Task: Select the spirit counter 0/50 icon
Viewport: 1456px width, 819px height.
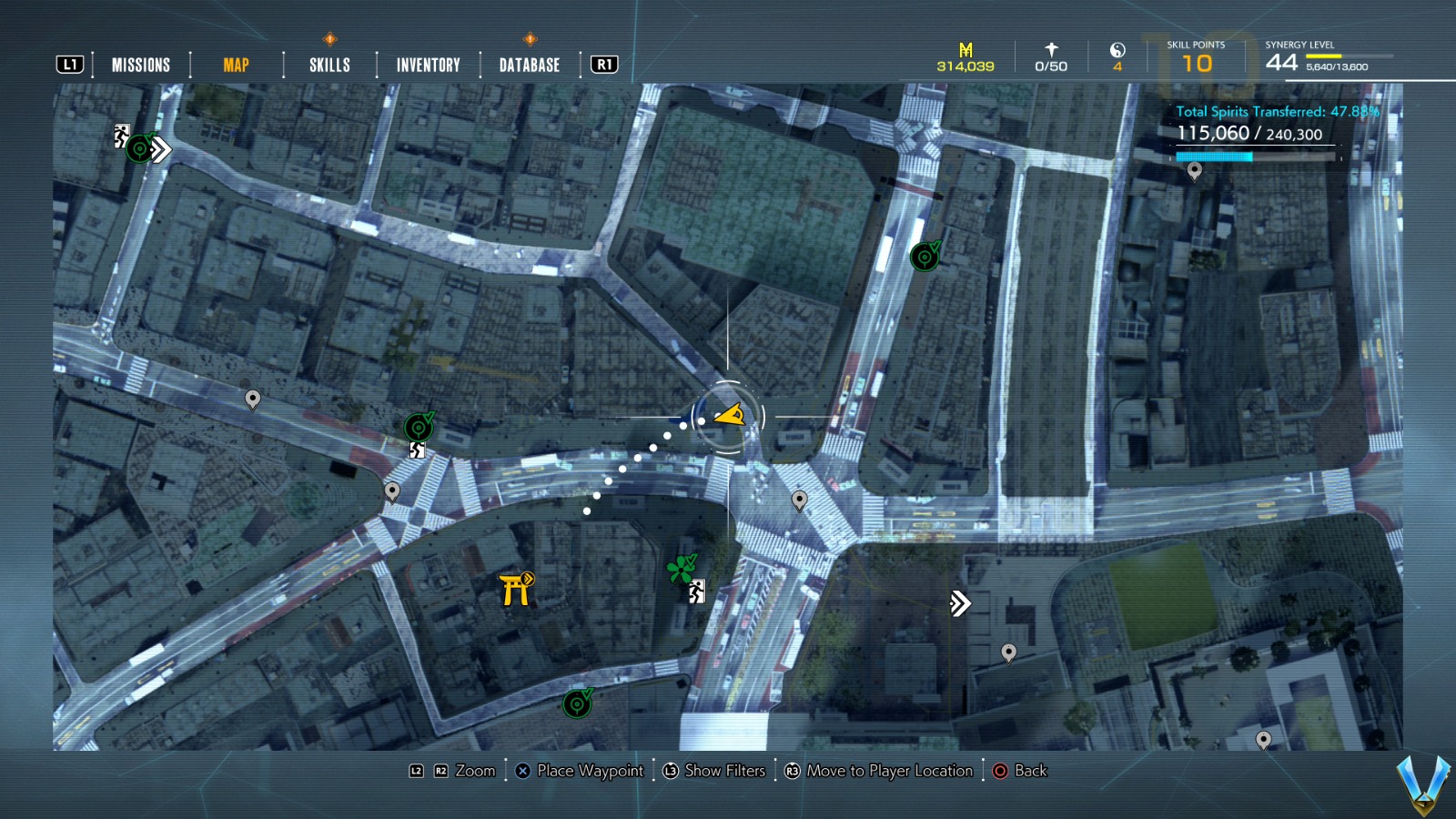Action: pyautogui.click(x=1051, y=48)
